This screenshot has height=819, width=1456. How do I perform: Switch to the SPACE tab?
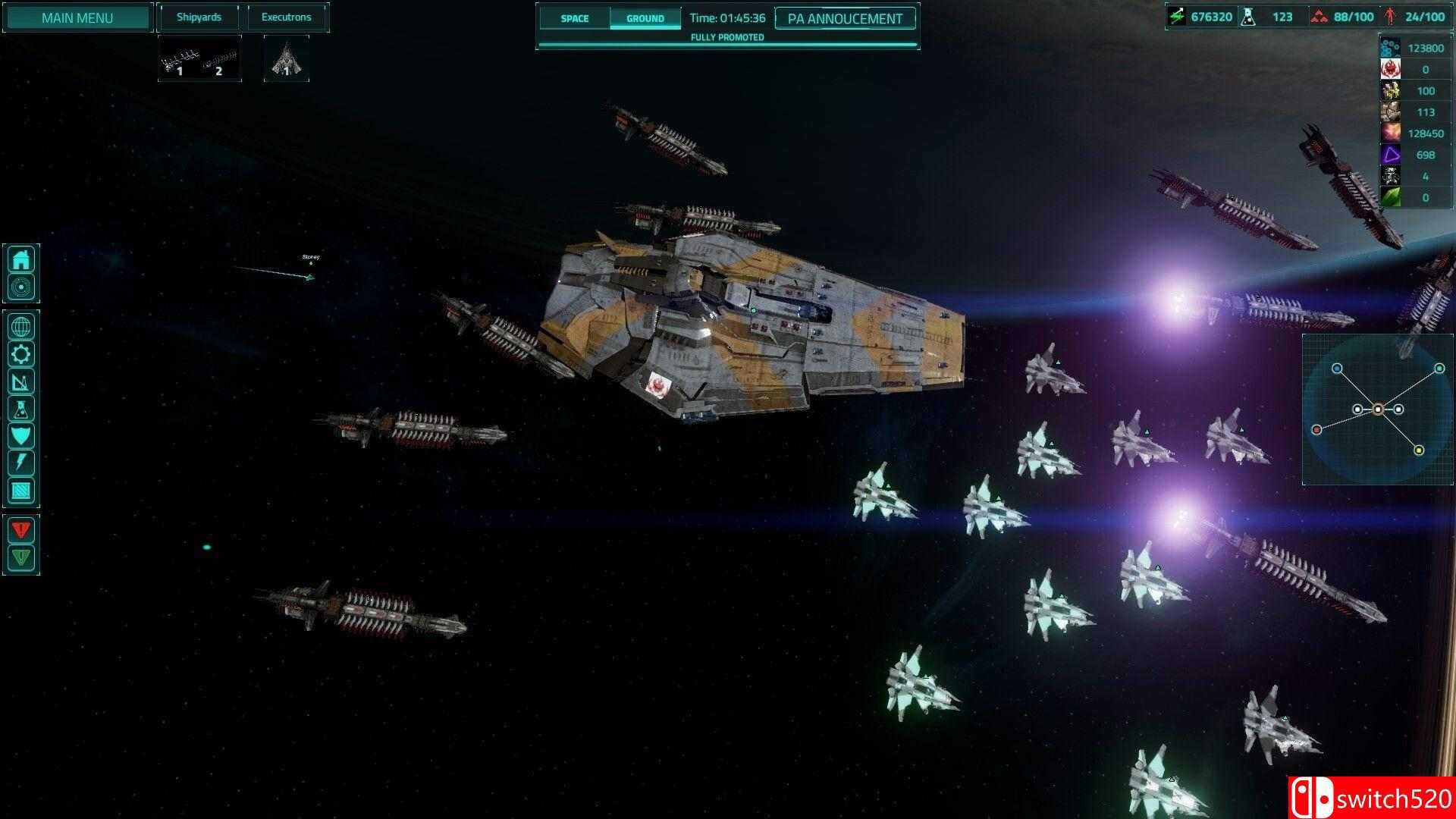coord(574,18)
